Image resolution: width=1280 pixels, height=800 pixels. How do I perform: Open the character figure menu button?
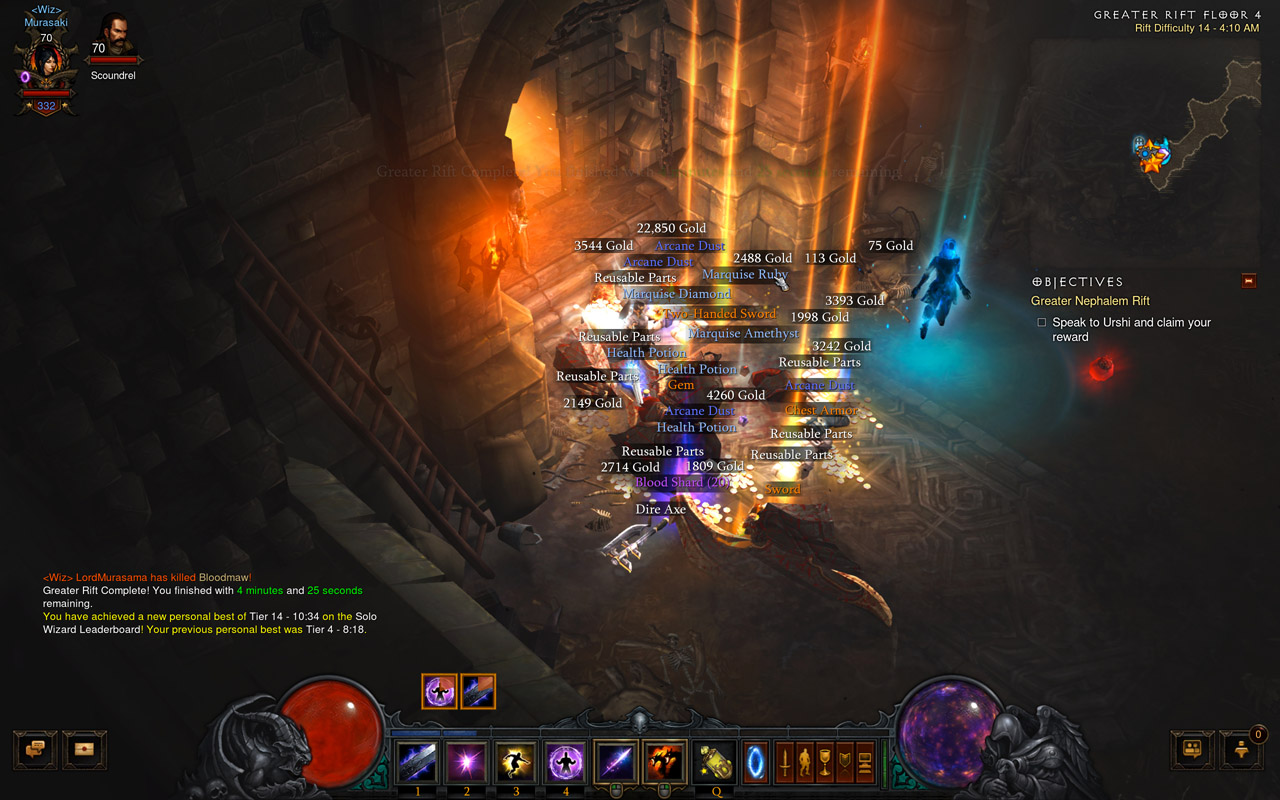tap(805, 763)
